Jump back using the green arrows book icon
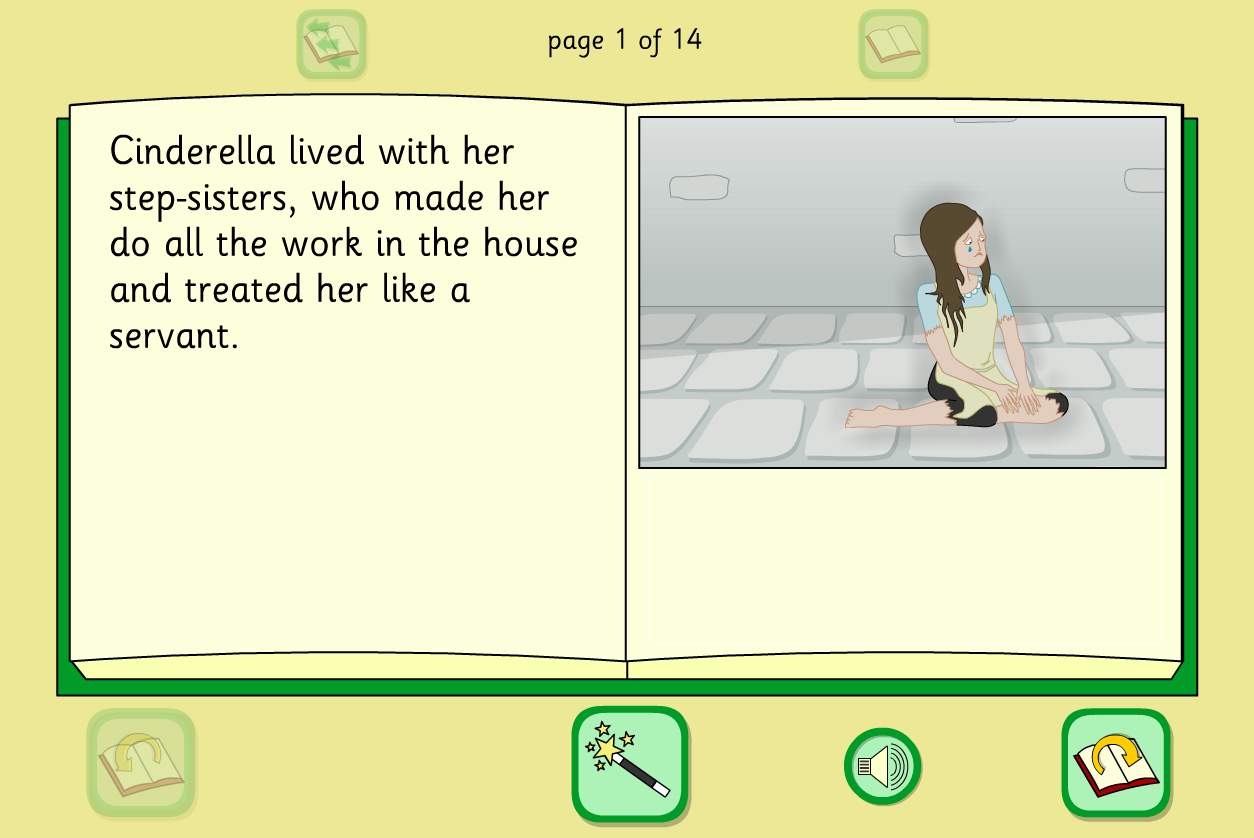This screenshot has height=838, width=1254. point(331,44)
